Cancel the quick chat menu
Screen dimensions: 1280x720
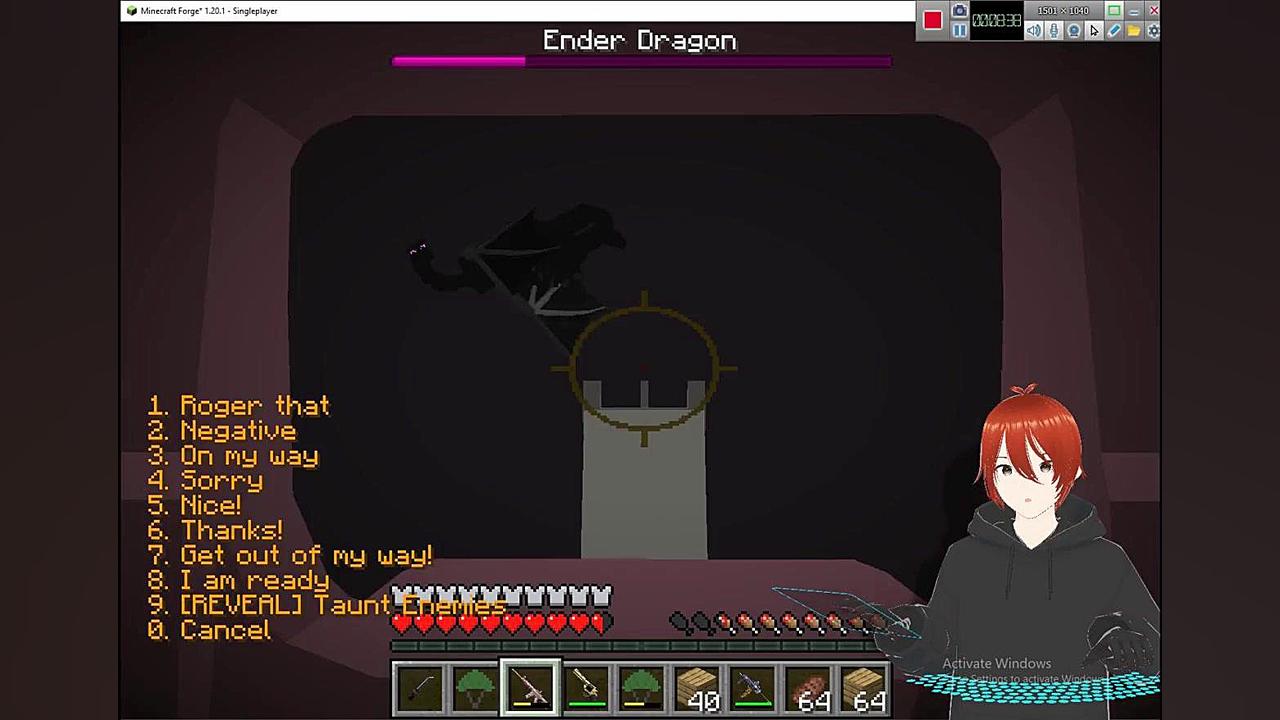224,631
